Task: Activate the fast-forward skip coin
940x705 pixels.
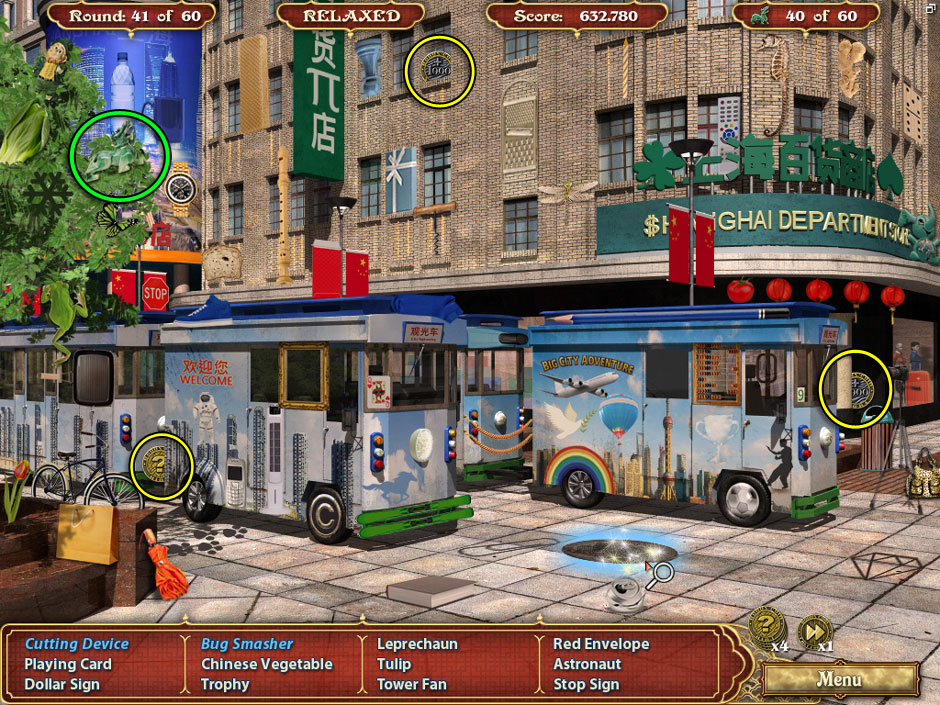Action: tap(815, 632)
